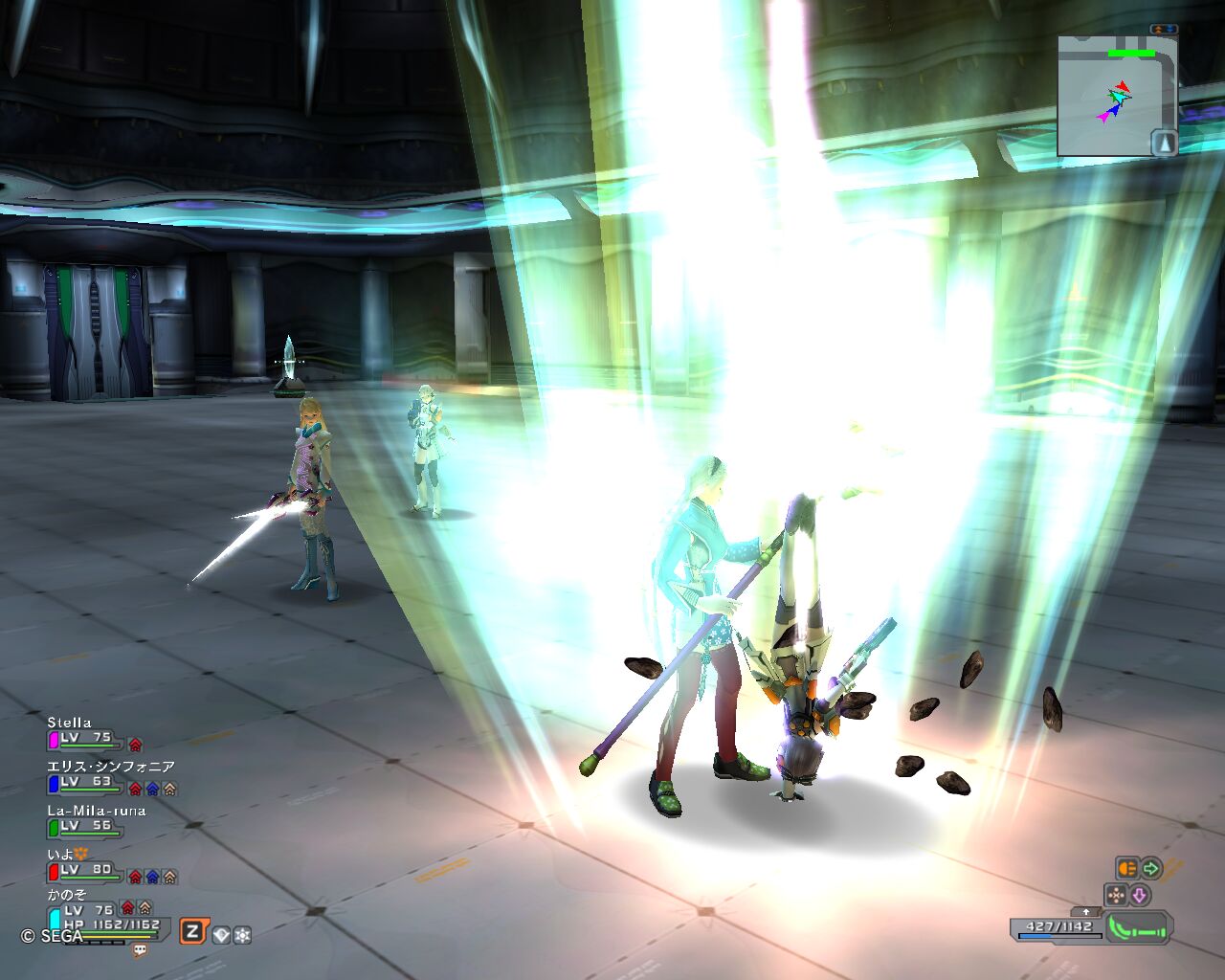Click the orange Z icon

192,931
